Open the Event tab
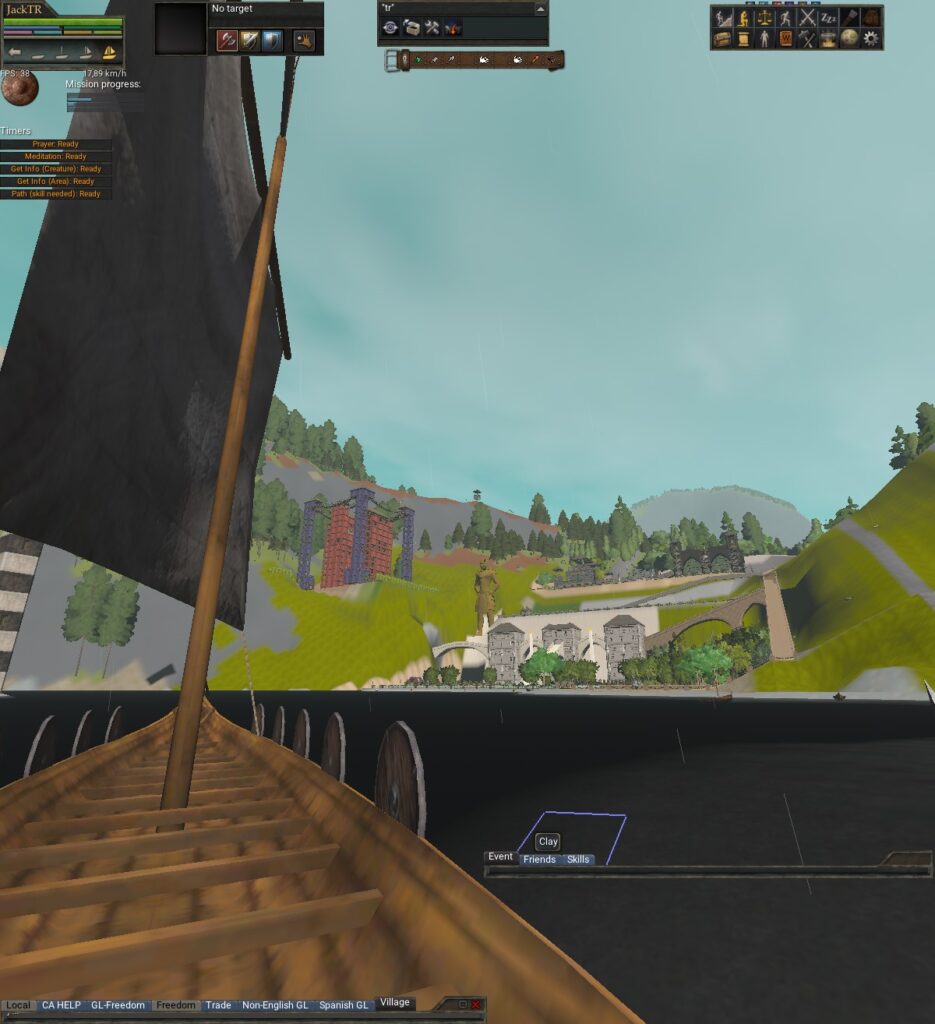The width and height of the screenshot is (935, 1024). [x=500, y=857]
